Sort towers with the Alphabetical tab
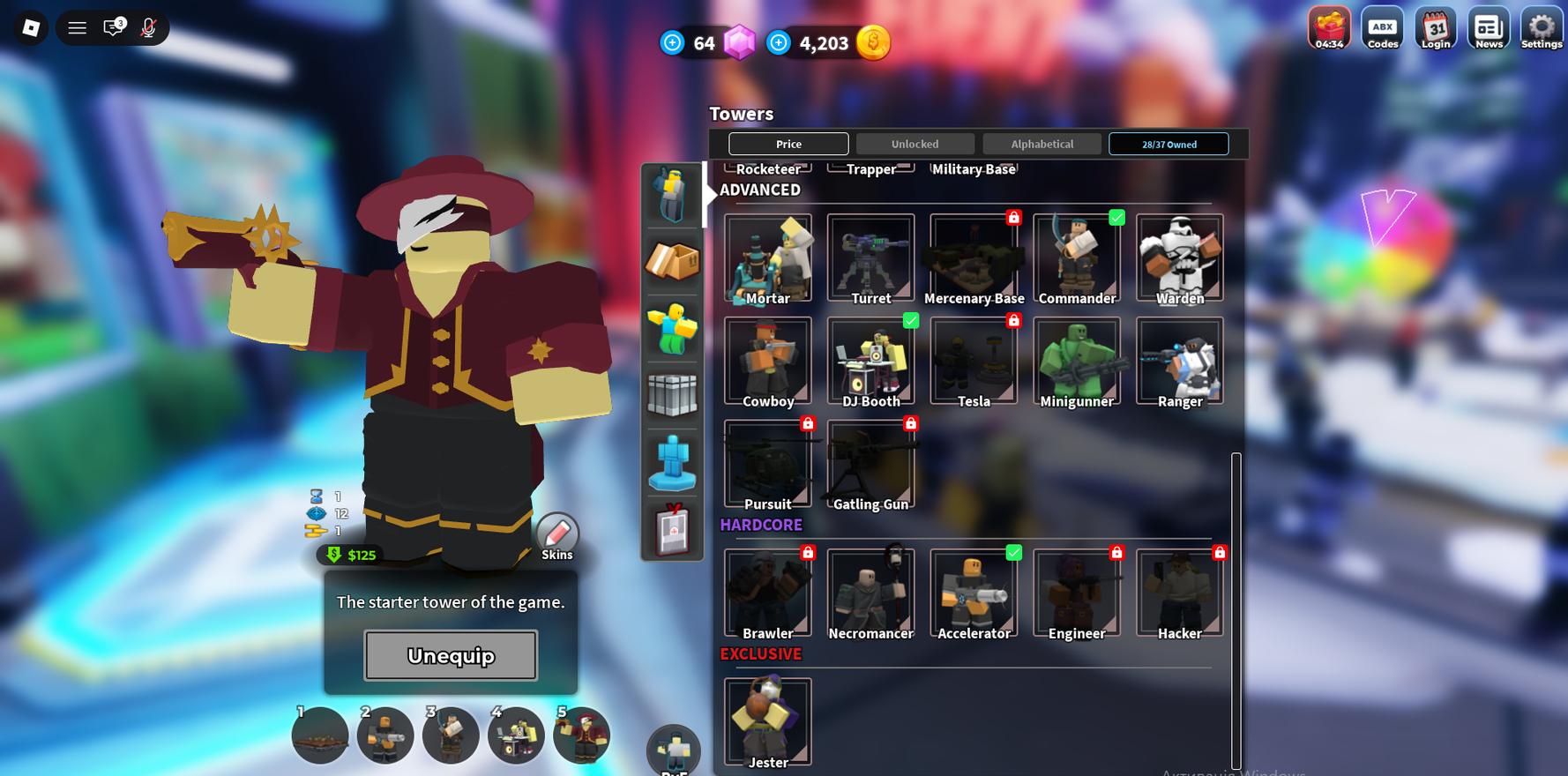 (x=1042, y=144)
